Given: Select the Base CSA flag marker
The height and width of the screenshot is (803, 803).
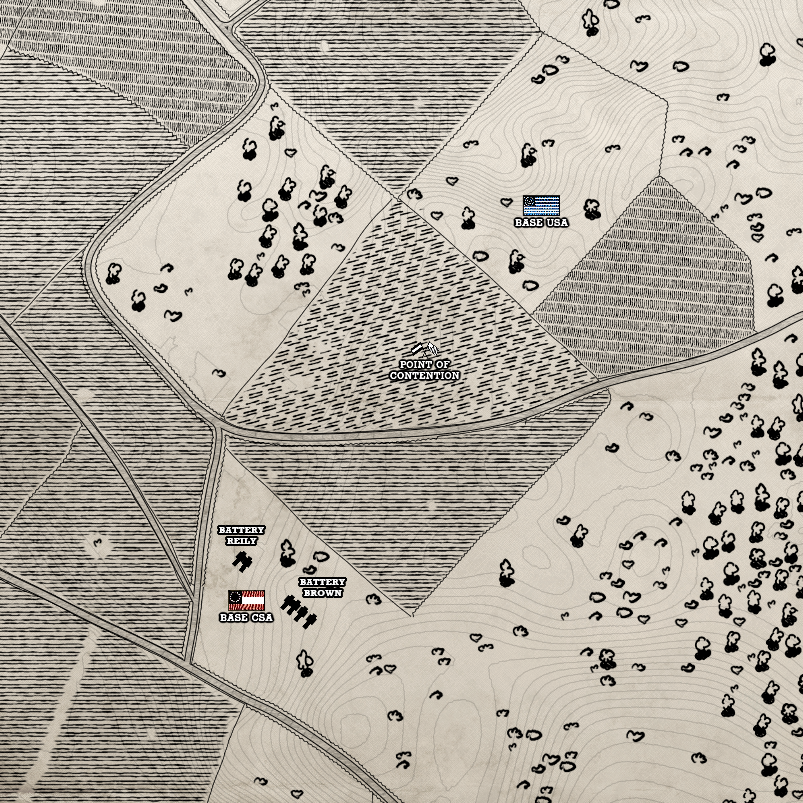Looking at the screenshot, I should [x=246, y=600].
